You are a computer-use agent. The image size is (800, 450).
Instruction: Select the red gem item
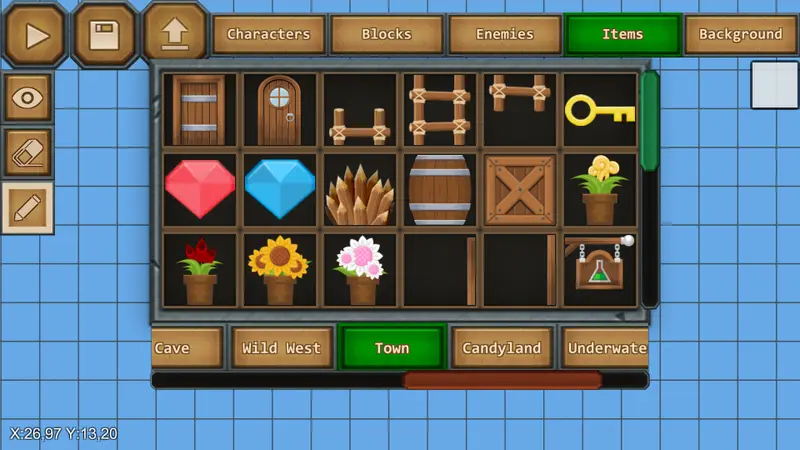200,189
